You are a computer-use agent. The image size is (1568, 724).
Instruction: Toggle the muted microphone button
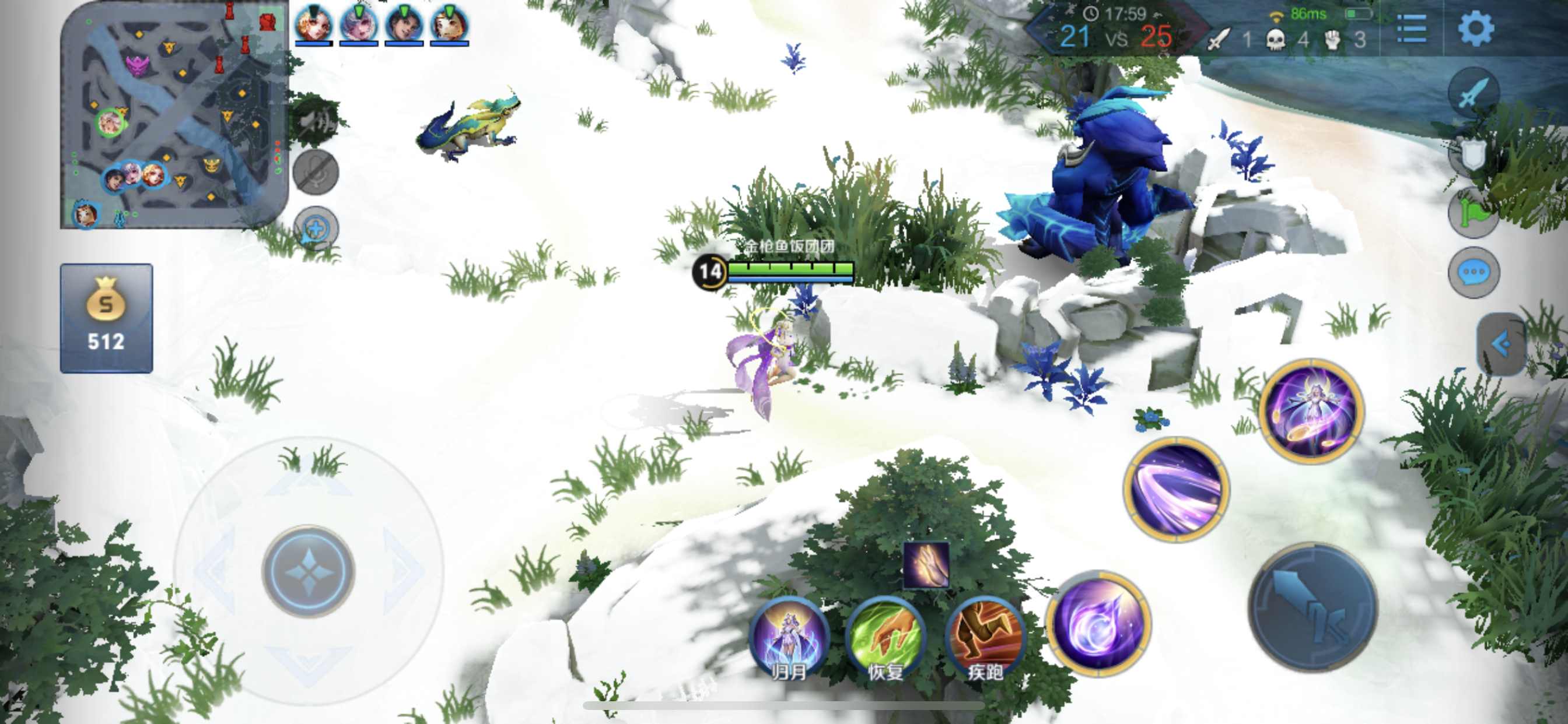click(x=316, y=172)
